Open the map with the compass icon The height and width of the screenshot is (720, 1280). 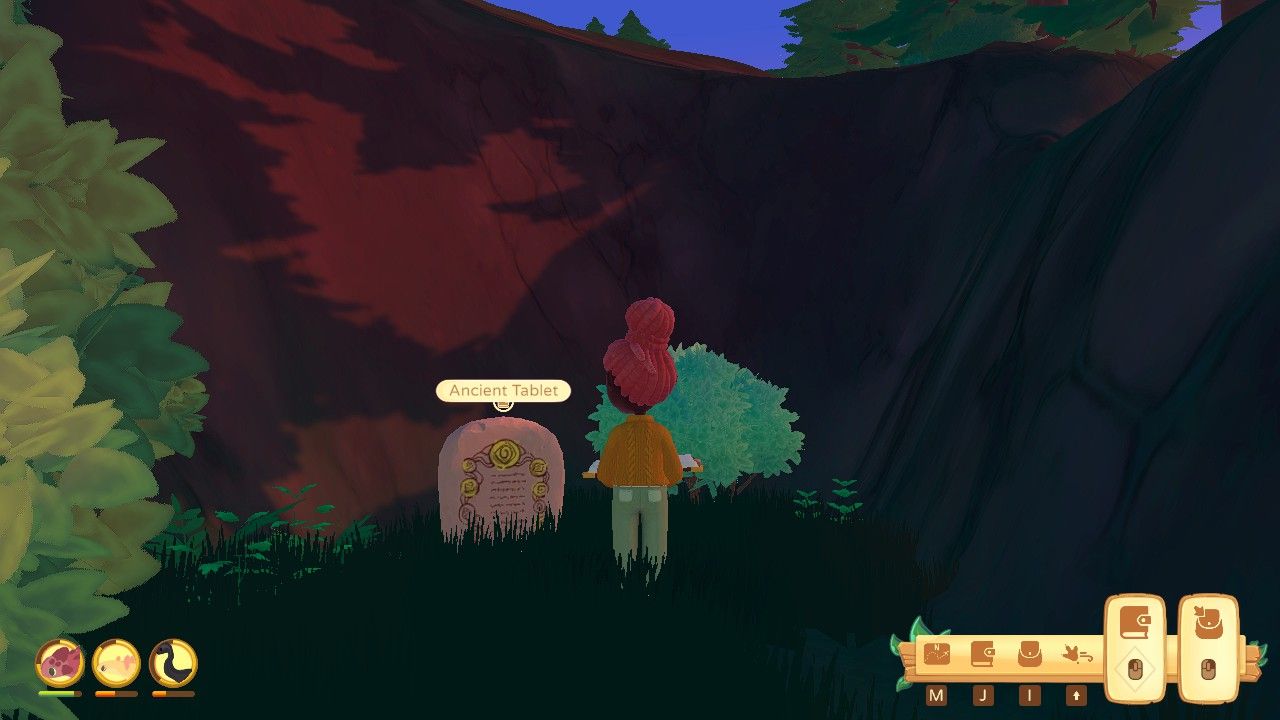tap(937, 653)
